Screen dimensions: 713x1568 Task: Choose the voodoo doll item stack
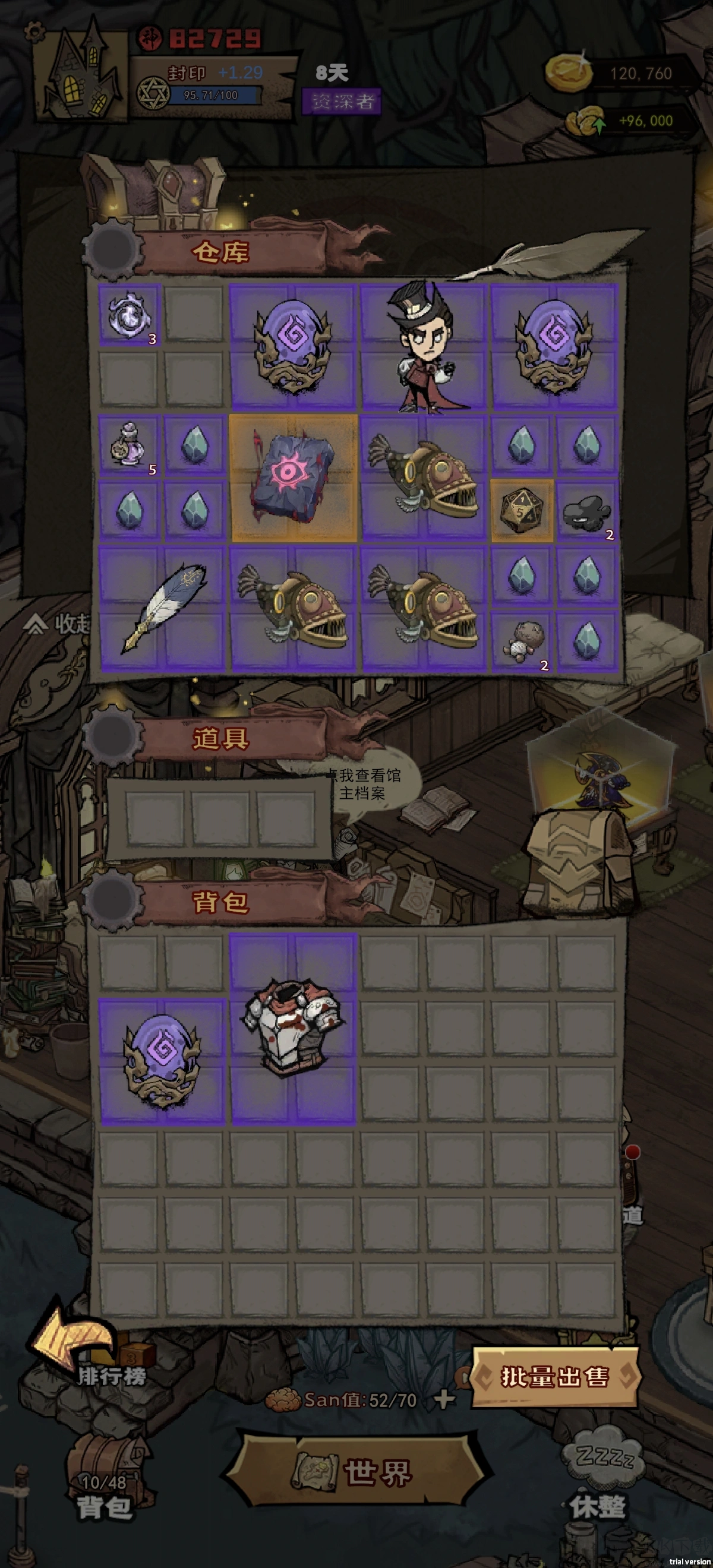click(520, 641)
